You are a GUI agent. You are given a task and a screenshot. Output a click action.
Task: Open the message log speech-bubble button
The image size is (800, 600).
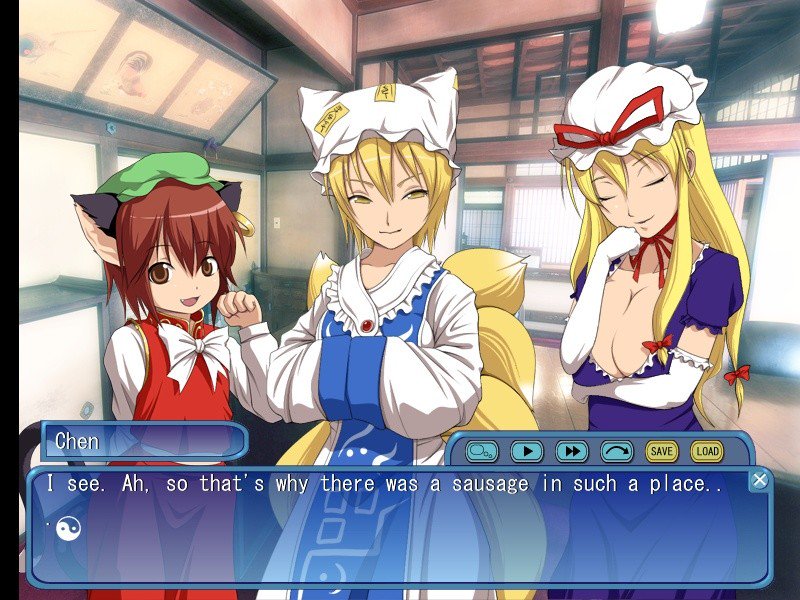[481, 451]
